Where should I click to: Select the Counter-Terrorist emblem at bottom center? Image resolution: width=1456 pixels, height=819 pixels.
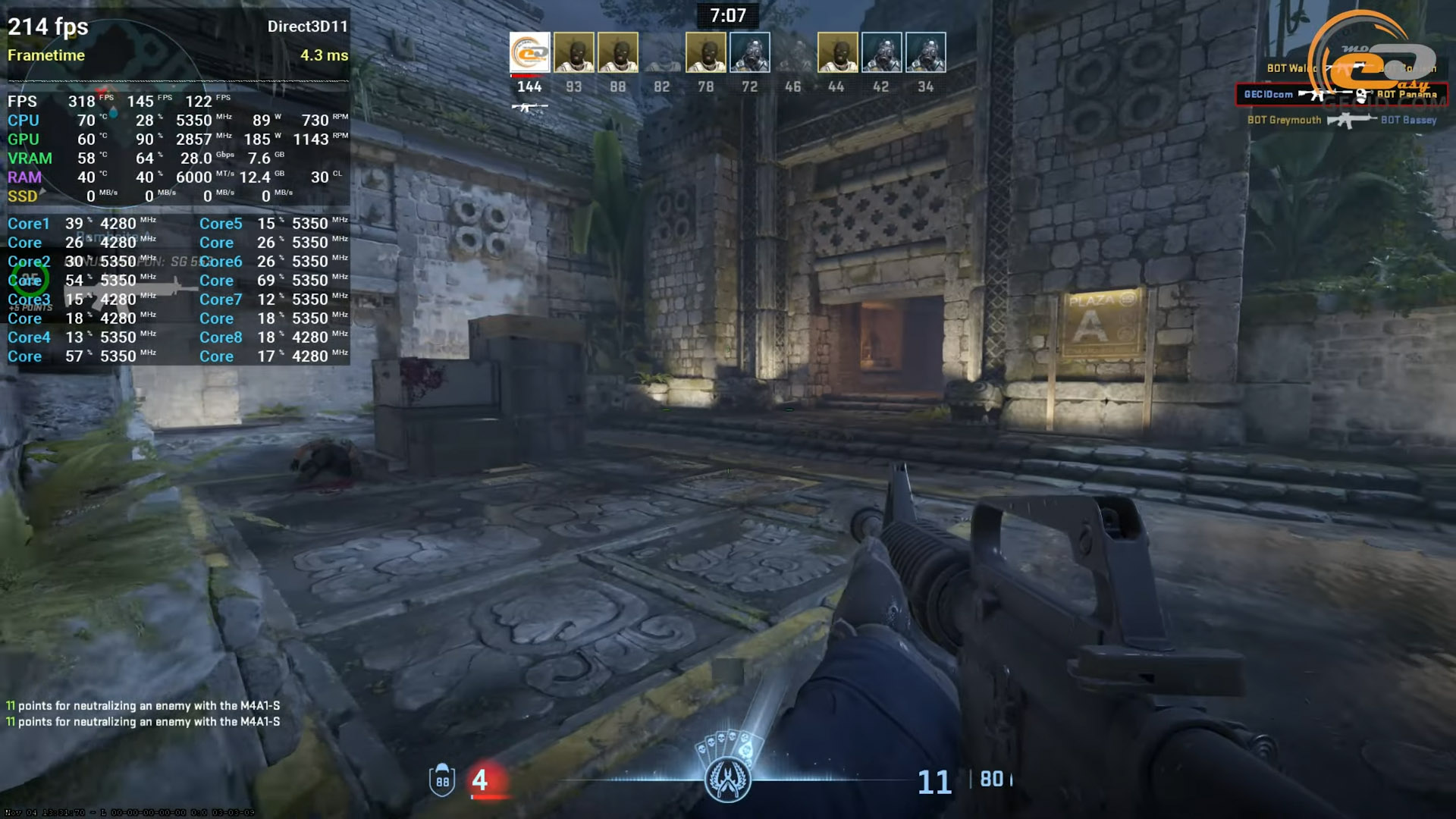(x=727, y=779)
